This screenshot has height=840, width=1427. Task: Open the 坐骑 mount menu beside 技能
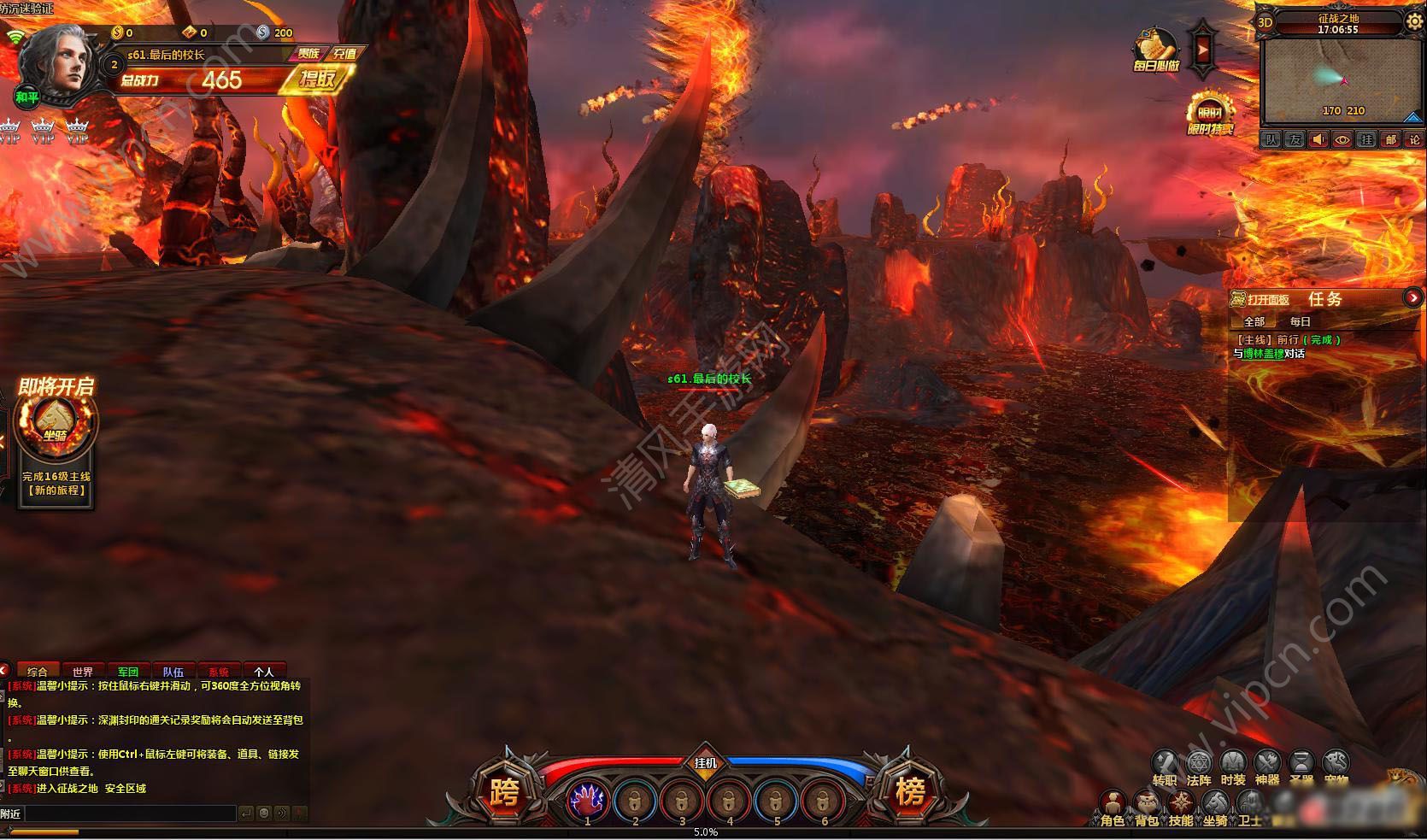click(1215, 806)
